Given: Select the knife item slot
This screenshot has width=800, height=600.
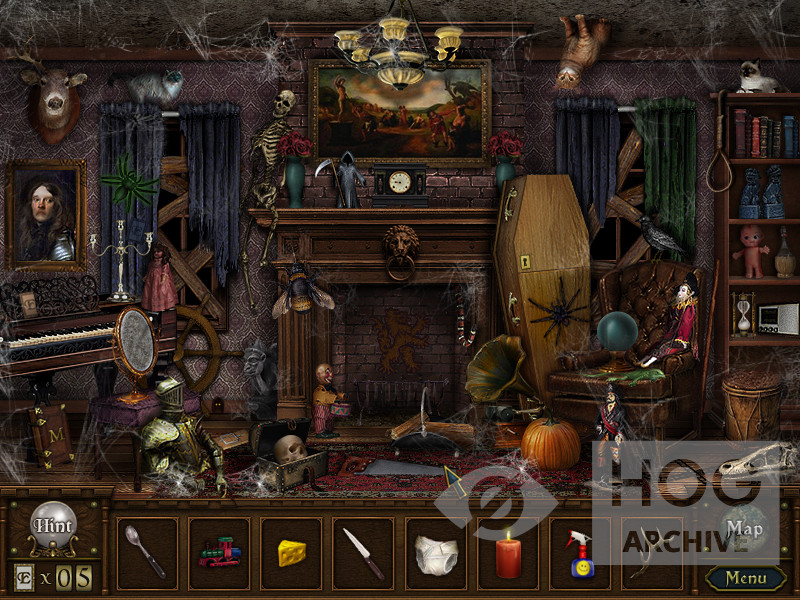Looking at the screenshot, I should pos(363,552).
